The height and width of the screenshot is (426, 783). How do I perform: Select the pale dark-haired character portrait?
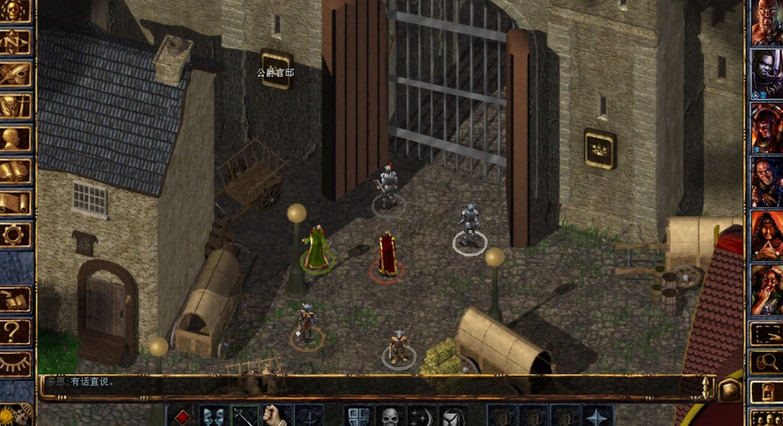[767, 72]
